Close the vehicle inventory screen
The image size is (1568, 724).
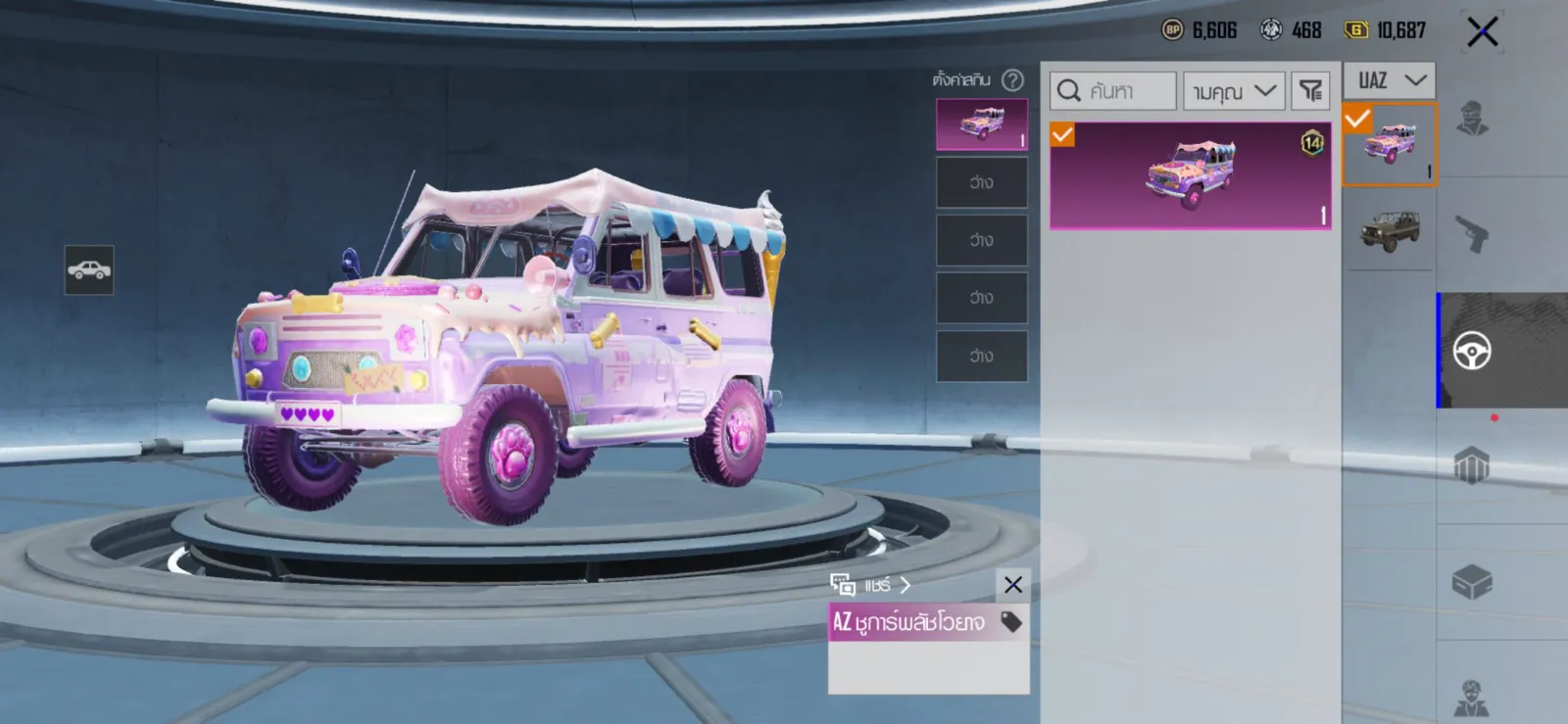[x=1482, y=32]
